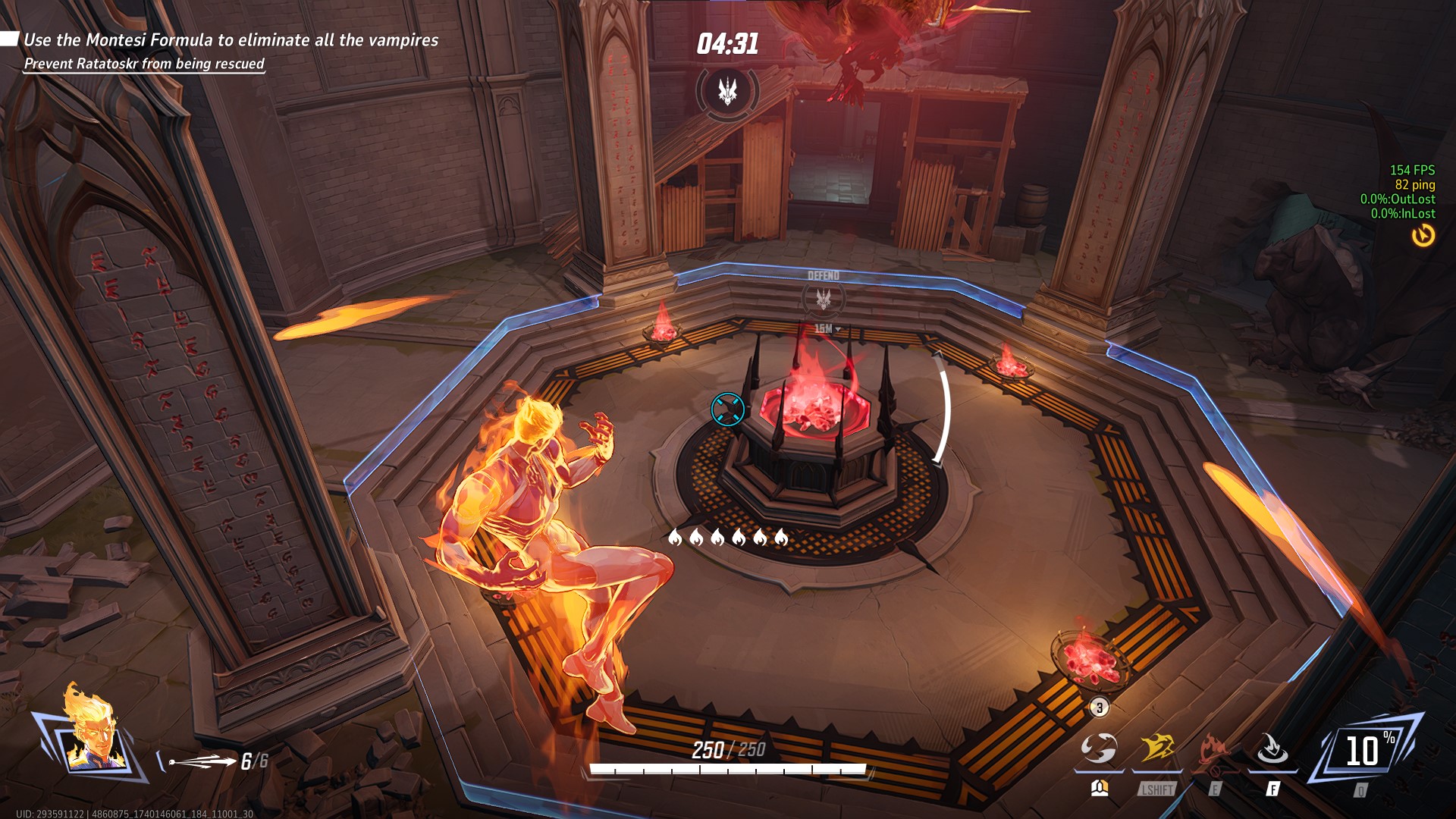Click the yellow network status icon
Screen dimensions: 1456x819
point(1423,236)
